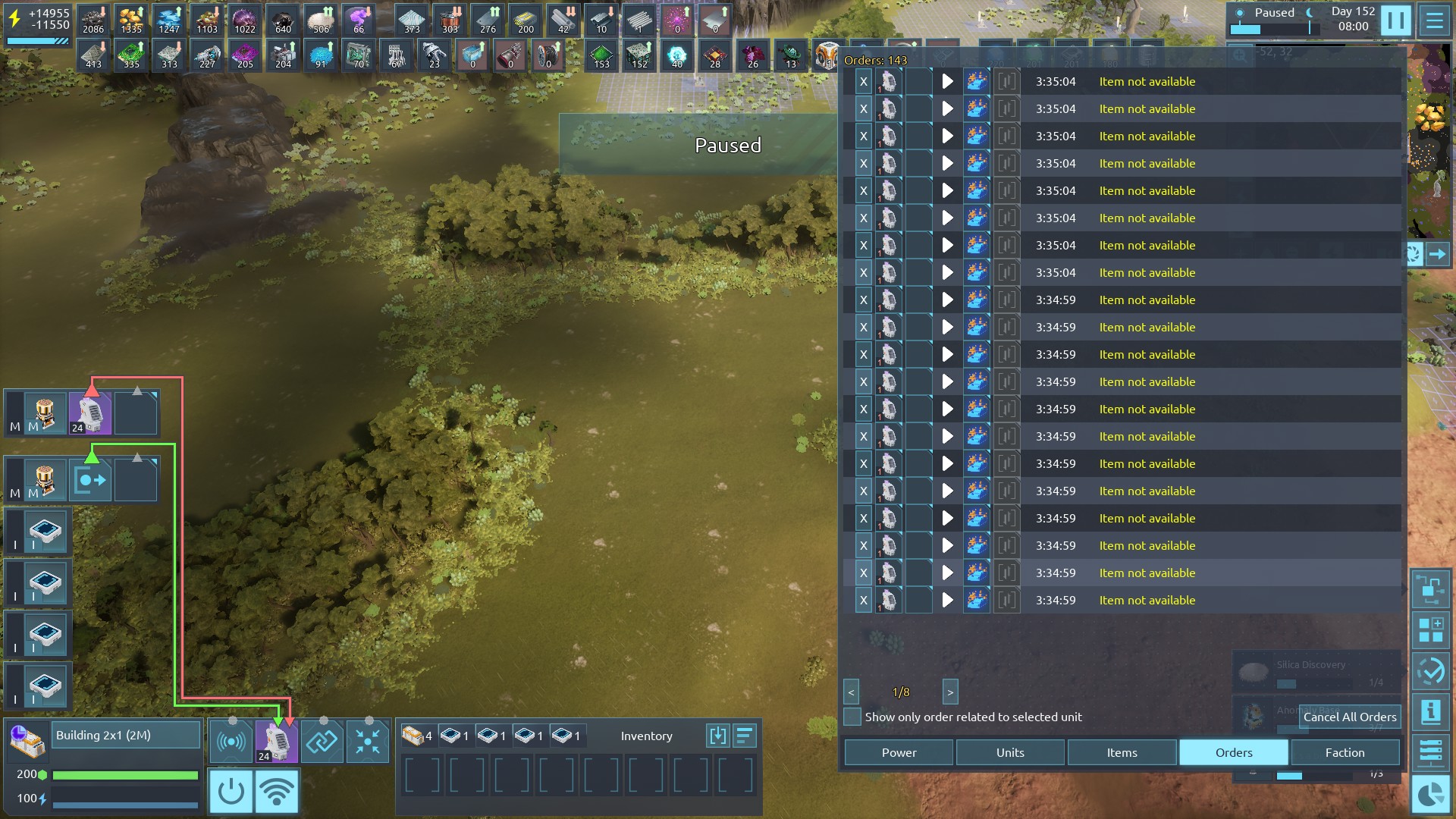This screenshot has width=1456, height=819.
Task: Click the checkmark tasks button
Action: click(1431, 671)
